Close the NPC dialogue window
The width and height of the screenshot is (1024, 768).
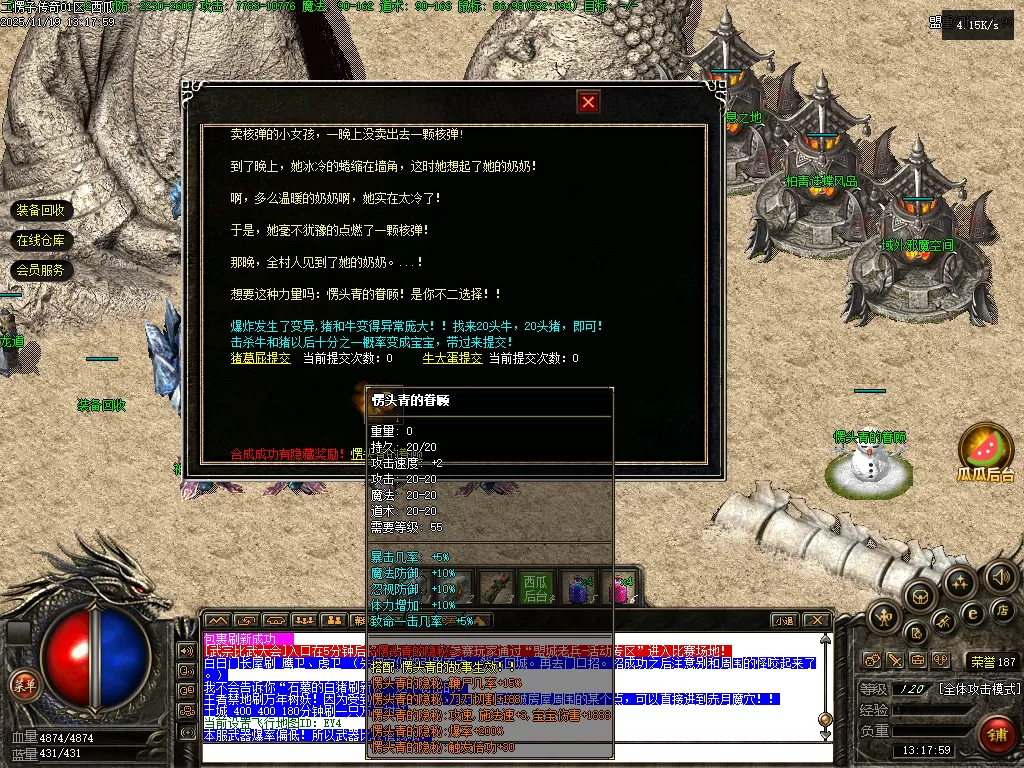pos(589,102)
